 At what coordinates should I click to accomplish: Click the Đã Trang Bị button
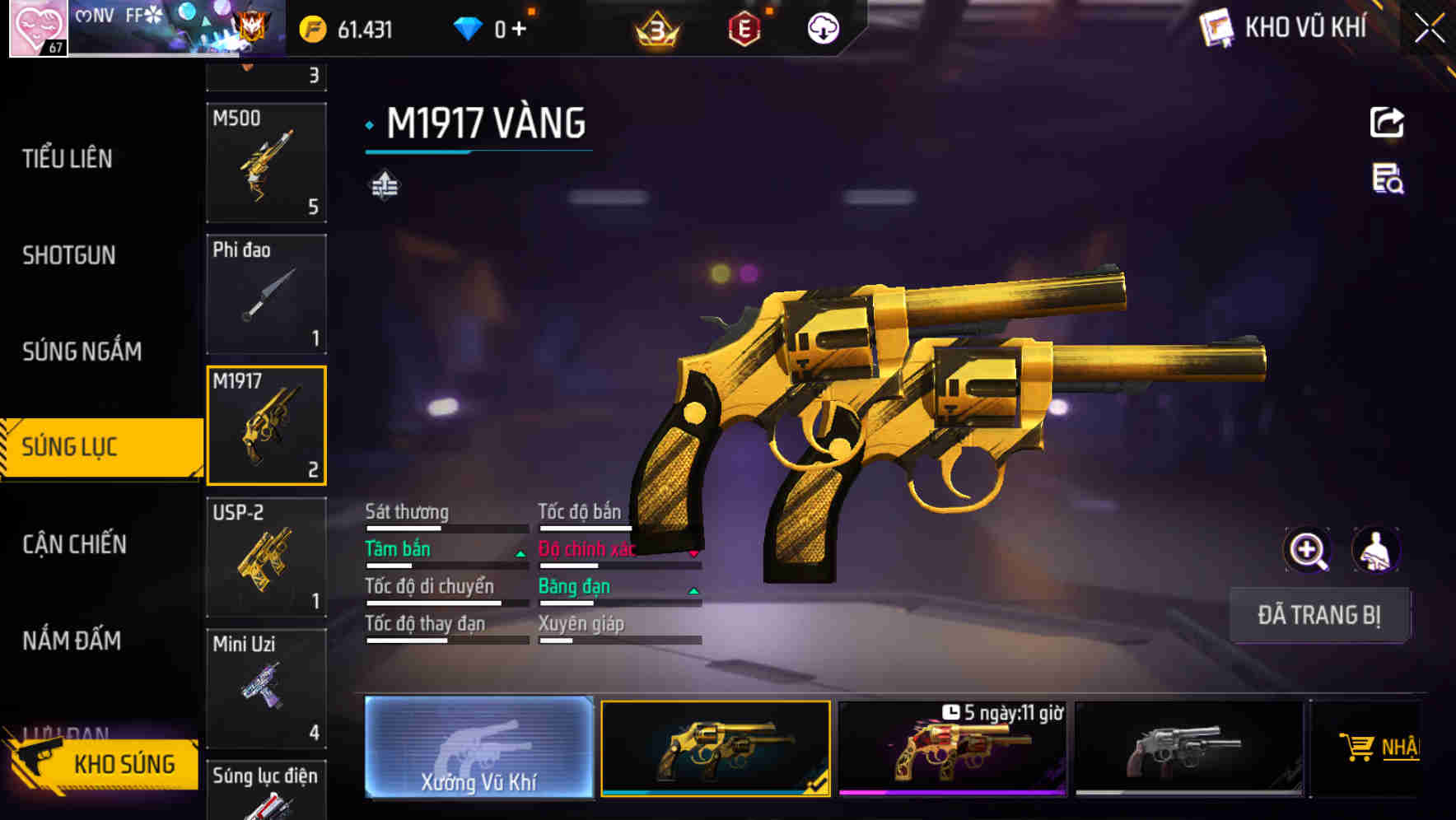click(x=1318, y=615)
